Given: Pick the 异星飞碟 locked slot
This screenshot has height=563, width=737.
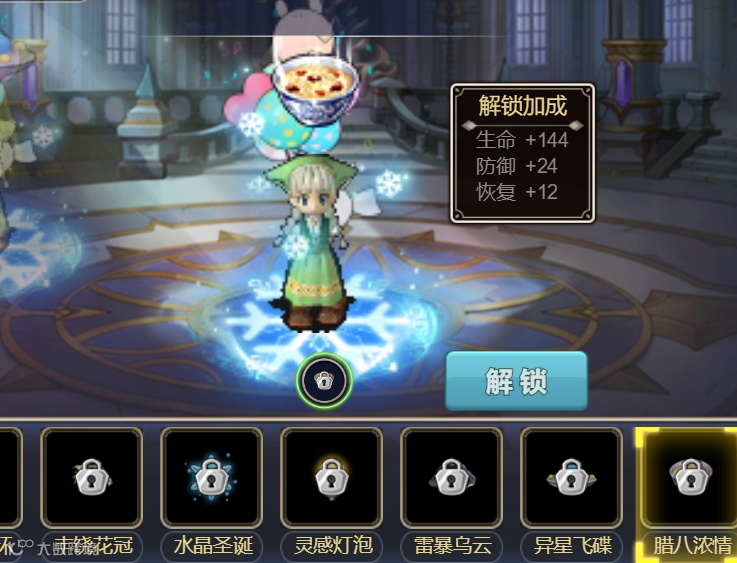Looking at the screenshot, I should pos(571,478).
